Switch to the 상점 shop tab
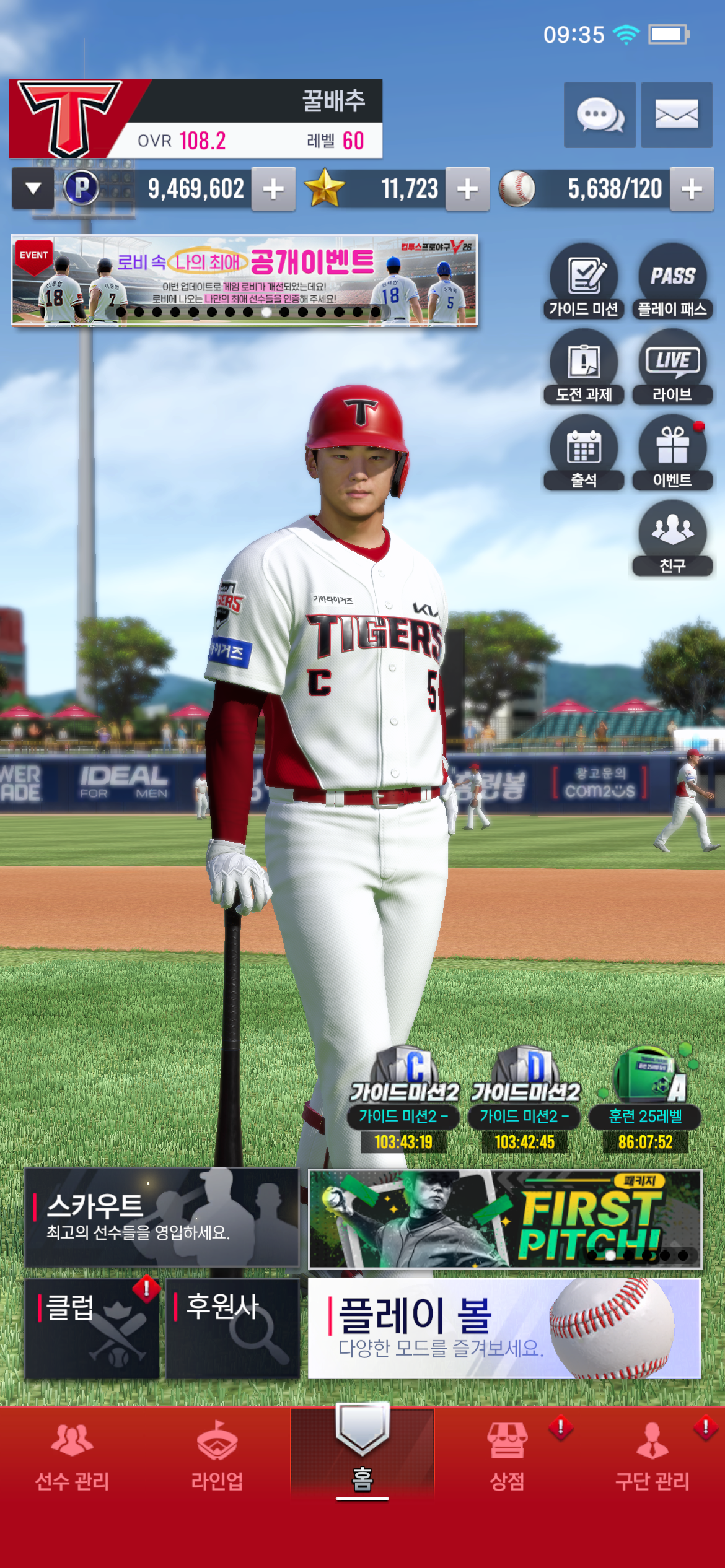 pyautogui.click(x=507, y=1455)
